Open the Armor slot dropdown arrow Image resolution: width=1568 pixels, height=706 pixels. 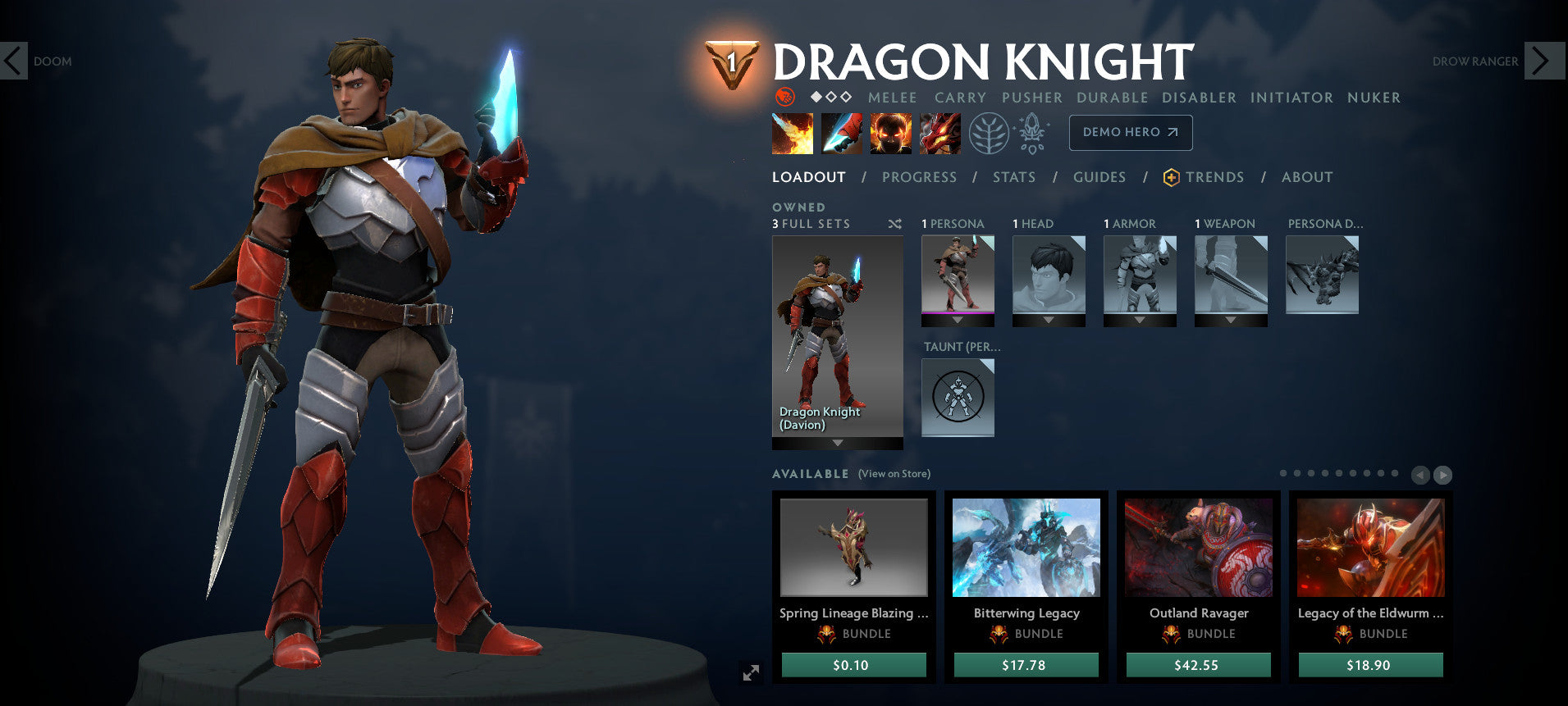(x=1140, y=320)
